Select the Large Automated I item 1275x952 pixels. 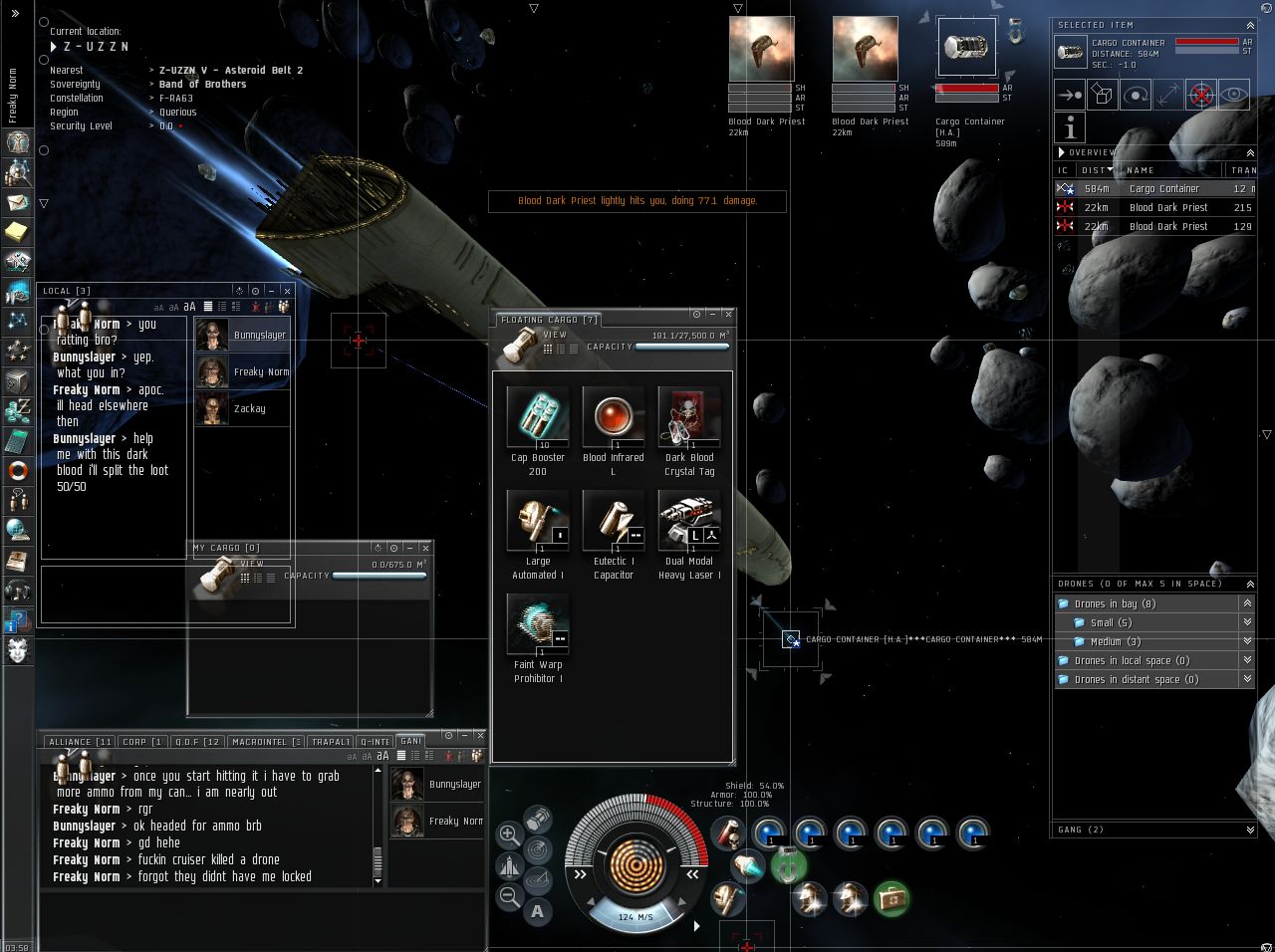[x=538, y=521]
